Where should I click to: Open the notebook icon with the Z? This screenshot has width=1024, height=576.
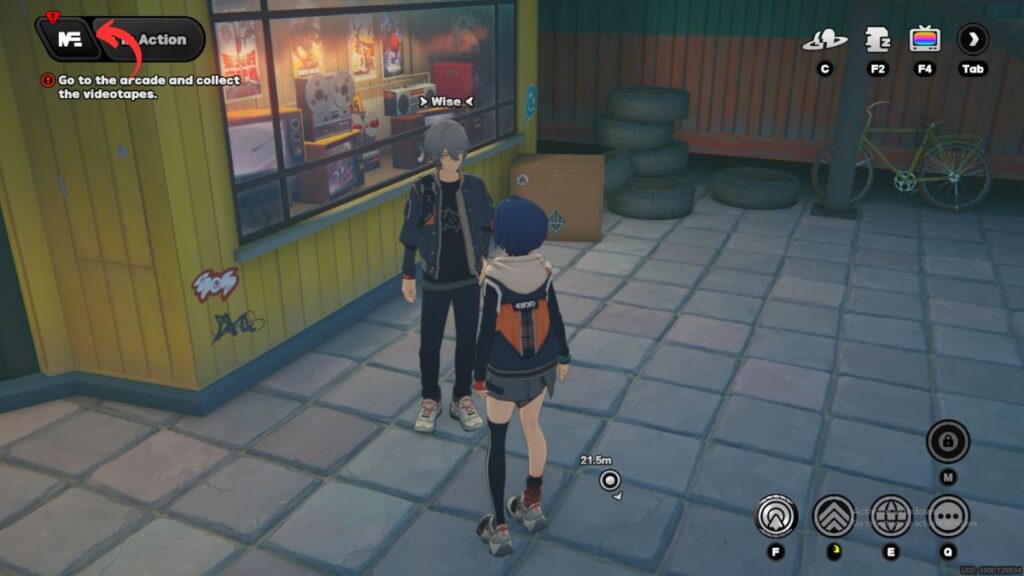[878, 40]
